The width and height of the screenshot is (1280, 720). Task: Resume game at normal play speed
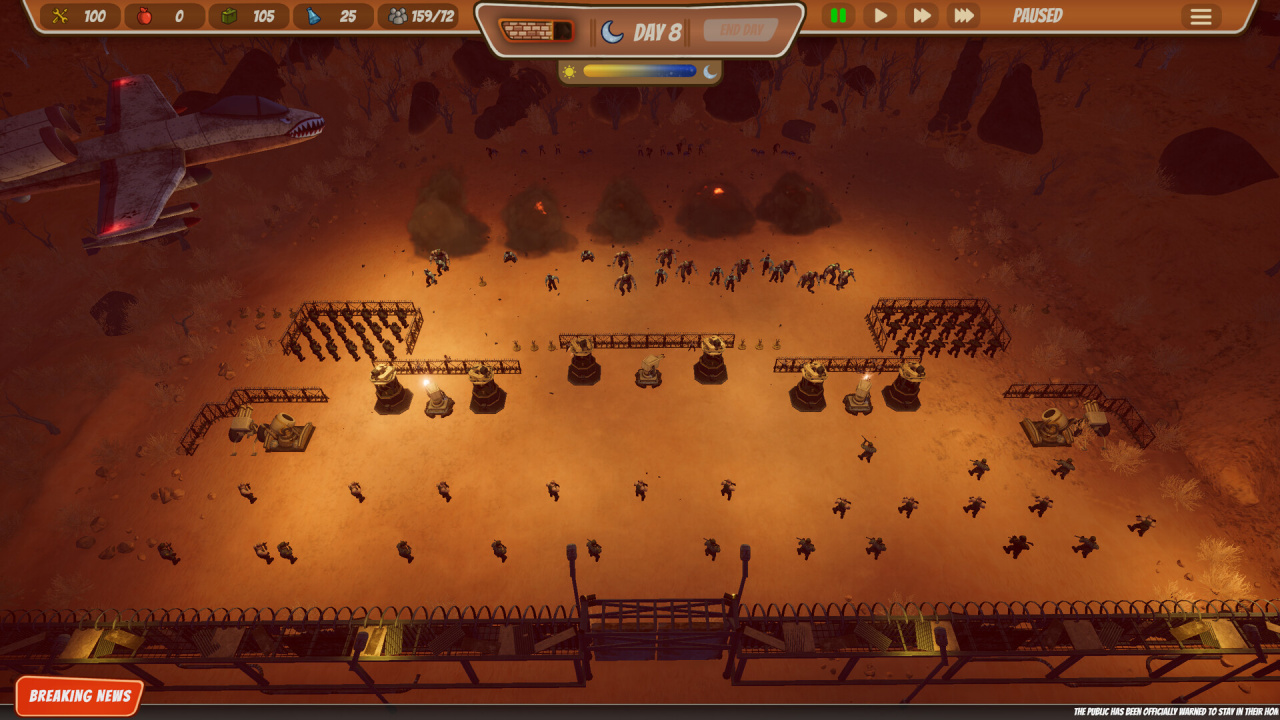pos(880,16)
